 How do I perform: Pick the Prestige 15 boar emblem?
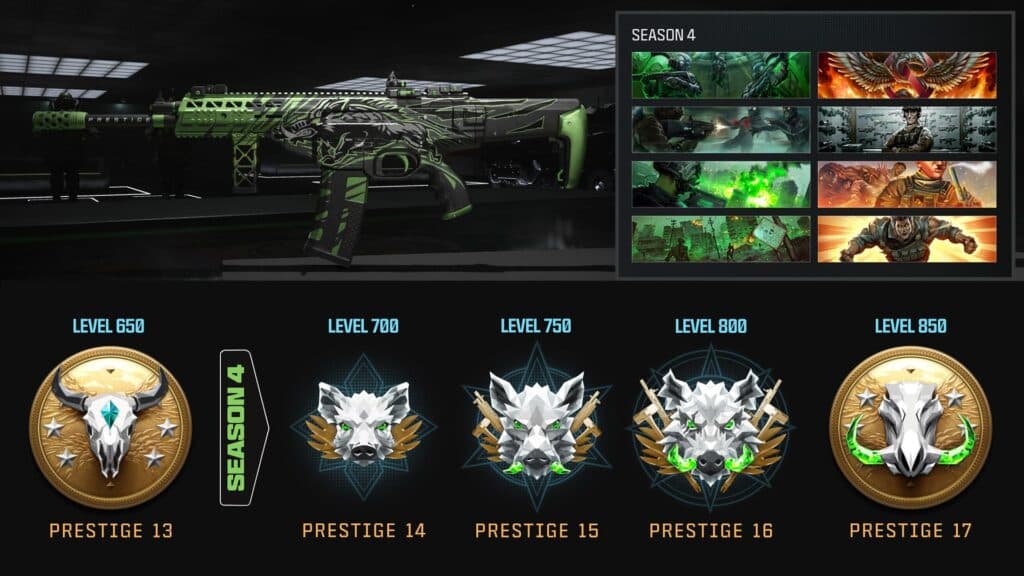tap(536, 424)
